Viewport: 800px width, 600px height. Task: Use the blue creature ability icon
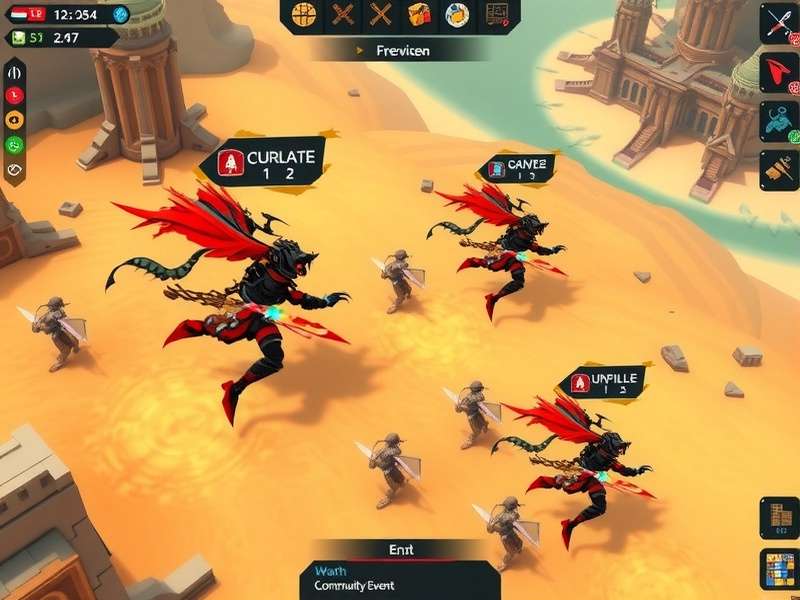click(778, 119)
